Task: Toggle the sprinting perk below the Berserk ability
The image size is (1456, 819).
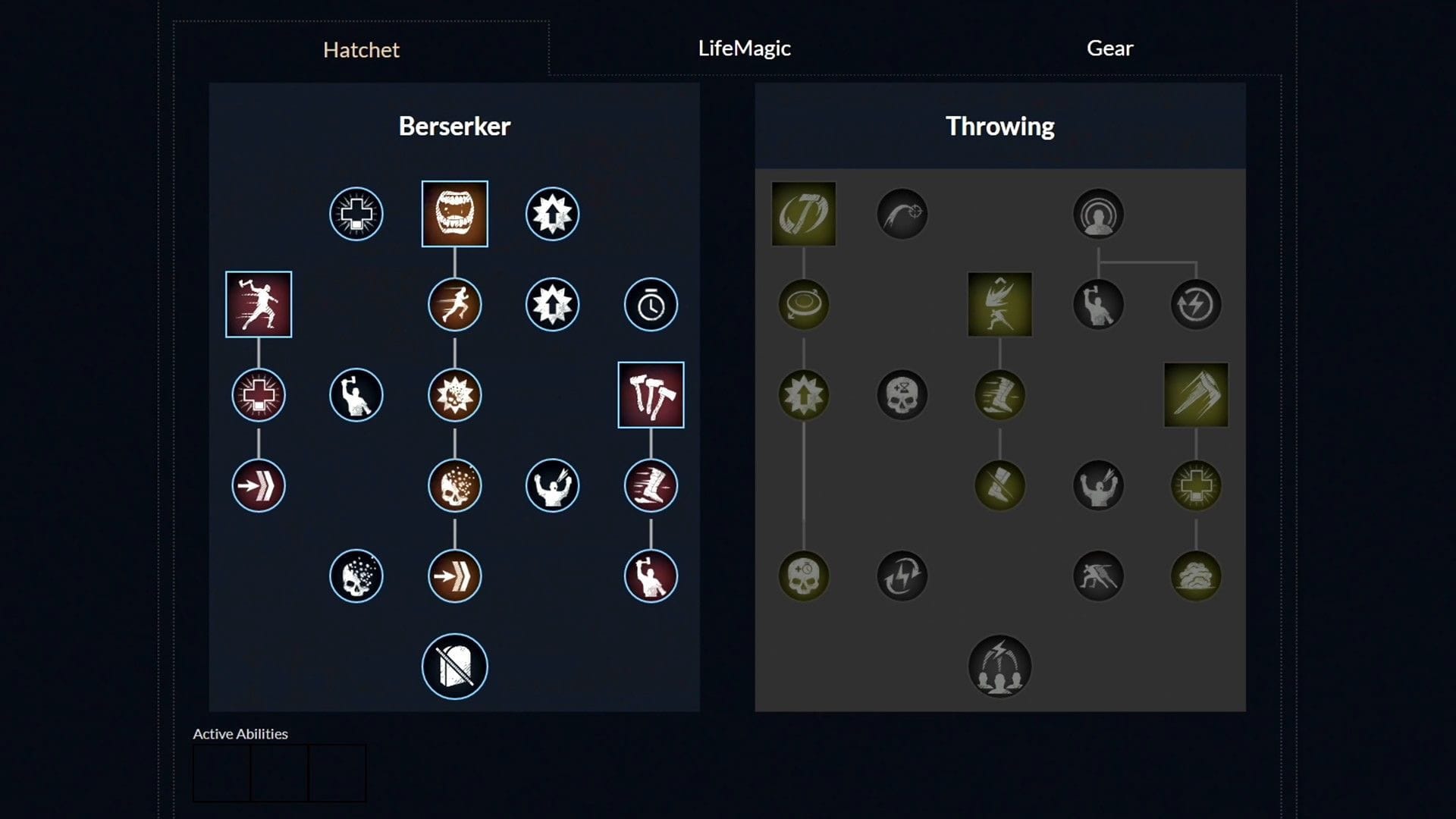Action: pos(455,304)
